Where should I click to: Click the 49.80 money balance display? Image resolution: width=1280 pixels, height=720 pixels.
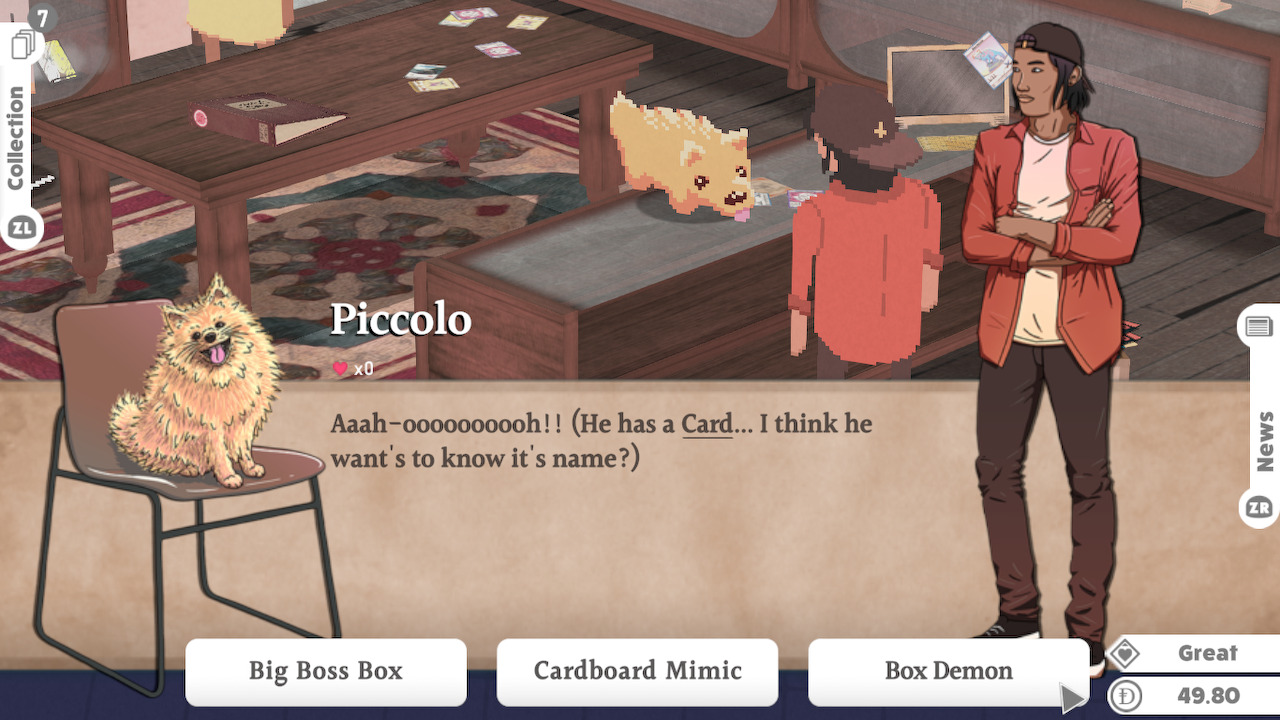[x=1206, y=693]
